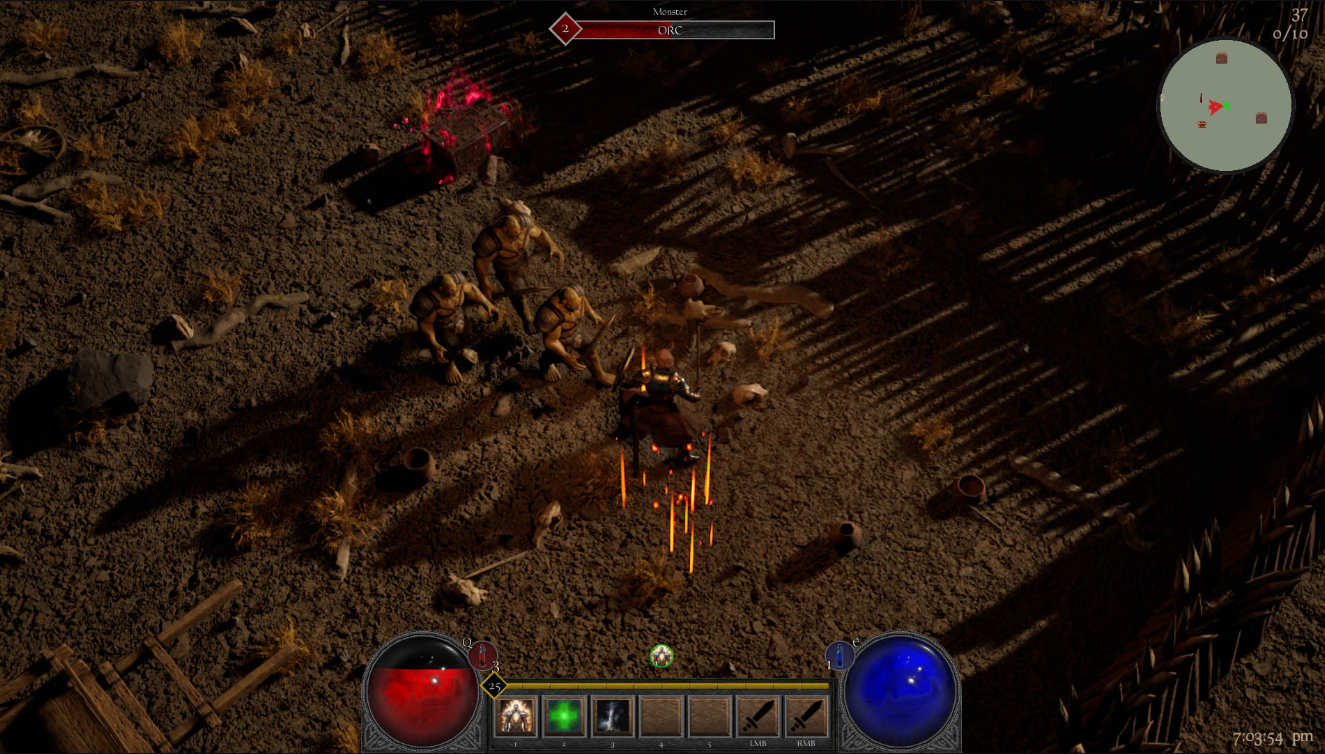Choose the RMB sword attack slot

(x=806, y=716)
